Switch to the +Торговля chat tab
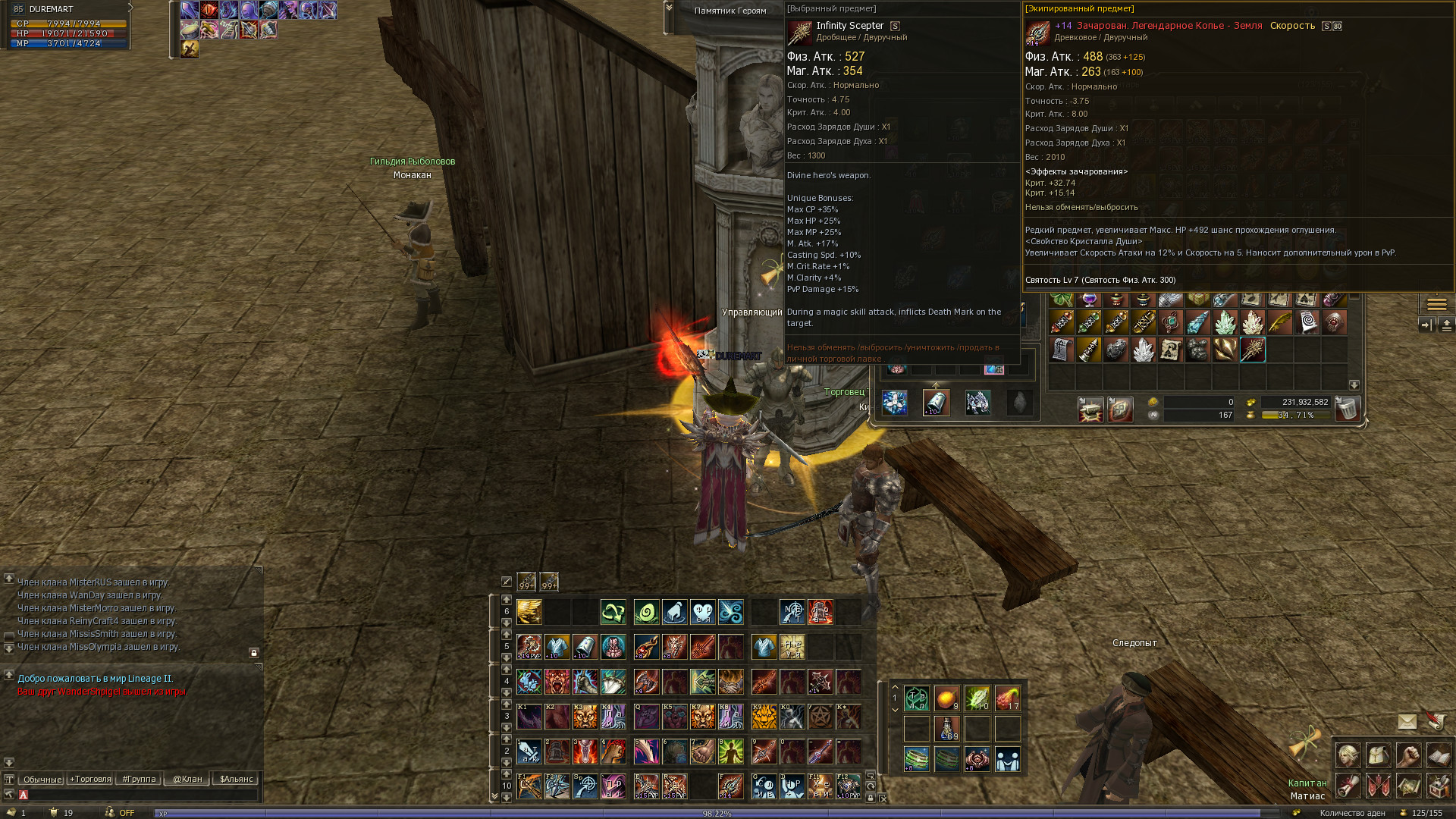The image size is (1456, 819). pos(90,779)
